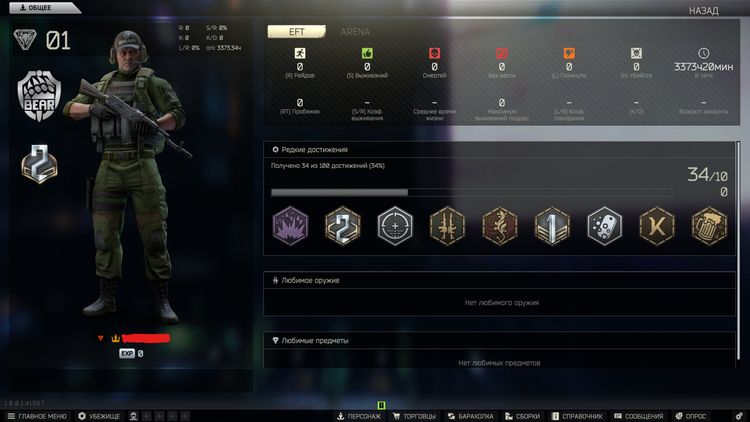Viewport: 750px width, 422px height.
Task: Open the УБЕЖИЩЕ hideout screen
Action: coord(99,415)
